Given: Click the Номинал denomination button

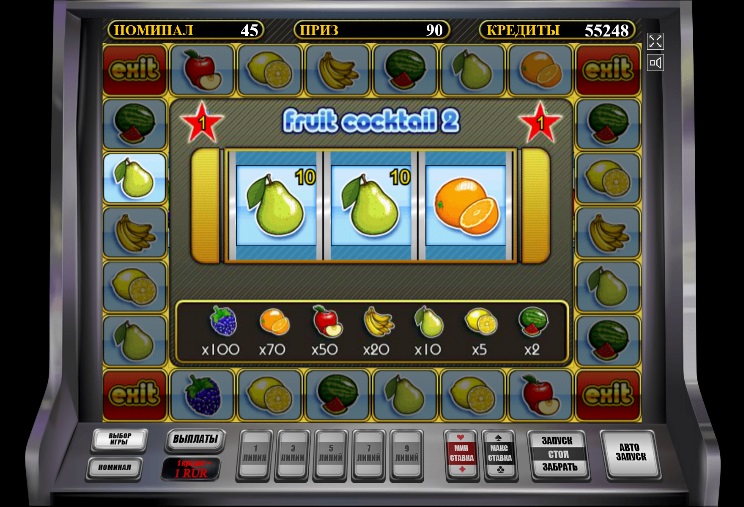Looking at the screenshot, I should point(114,467).
